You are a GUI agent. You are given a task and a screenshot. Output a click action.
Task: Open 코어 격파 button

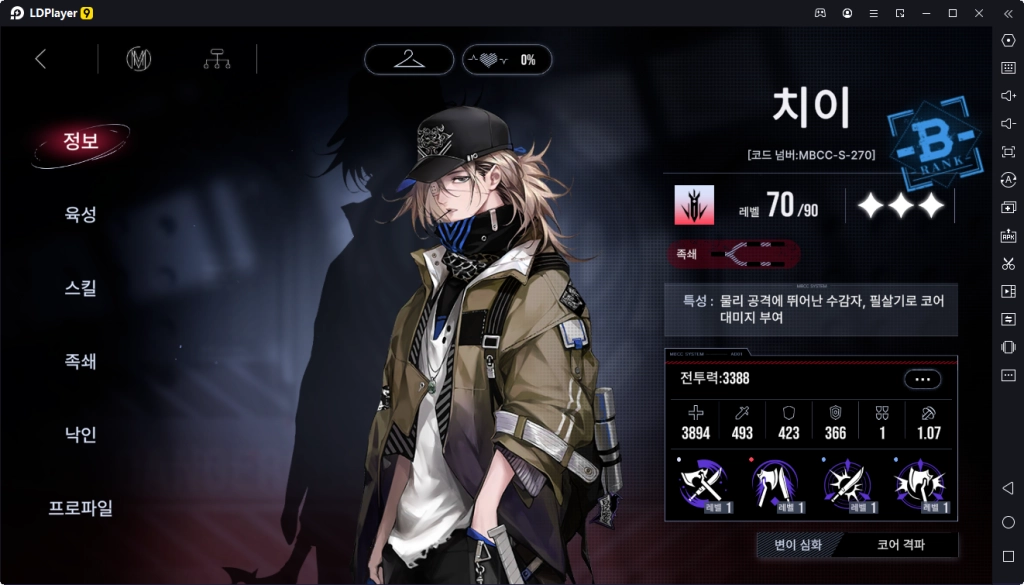click(900, 545)
